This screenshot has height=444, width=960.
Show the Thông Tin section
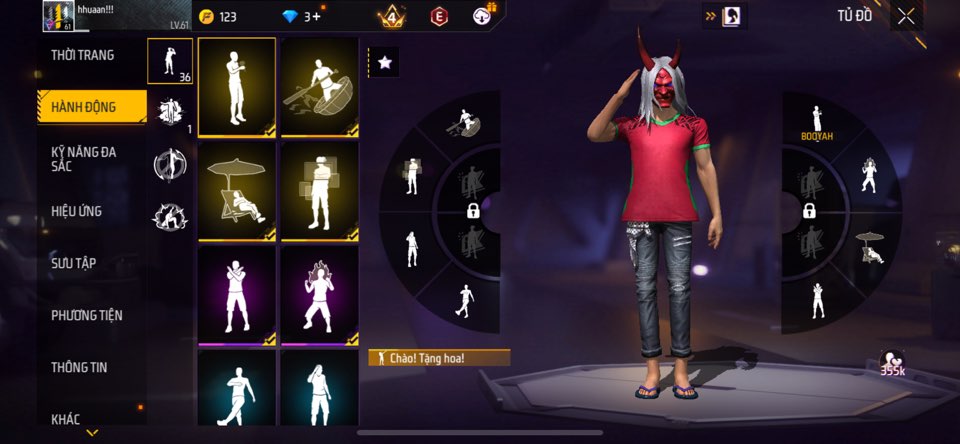[79, 367]
